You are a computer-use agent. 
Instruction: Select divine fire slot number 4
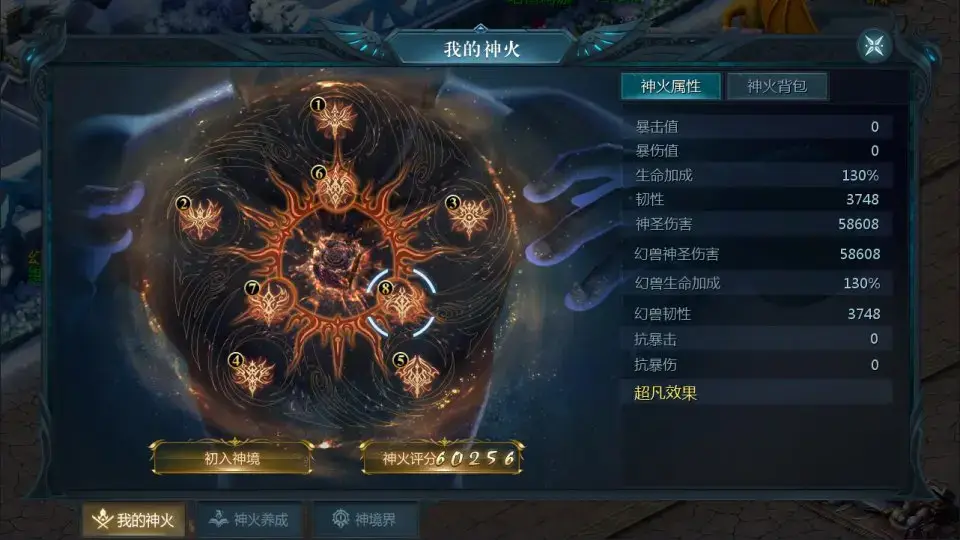click(x=253, y=374)
